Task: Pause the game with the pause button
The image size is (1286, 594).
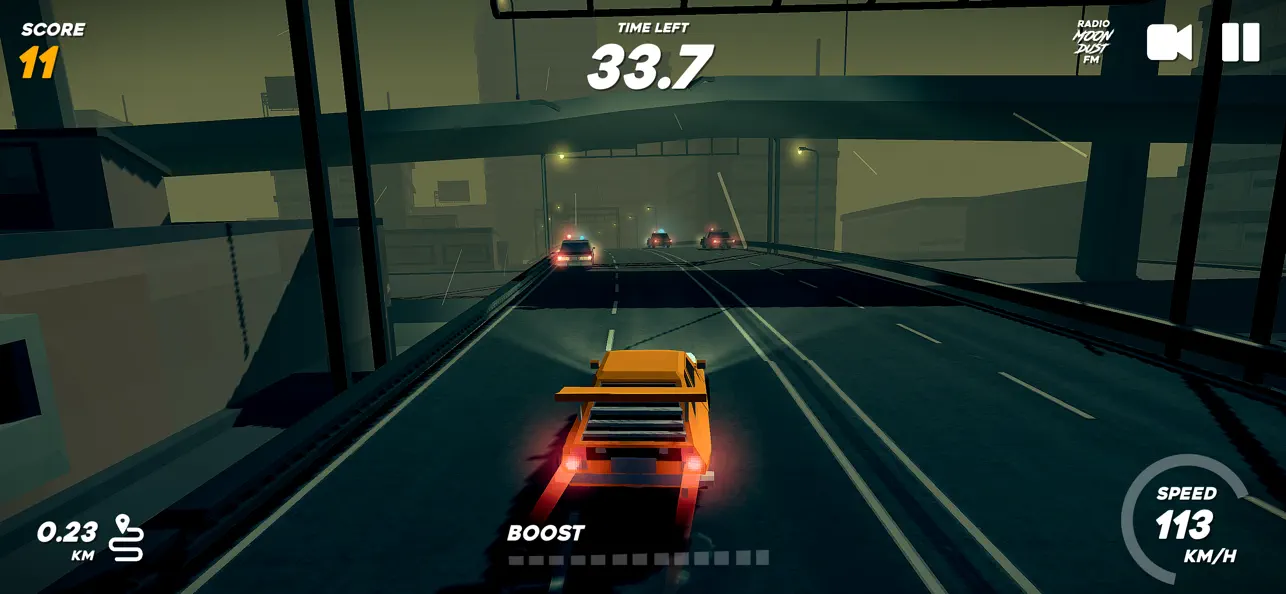Action: click(x=1240, y=42)
